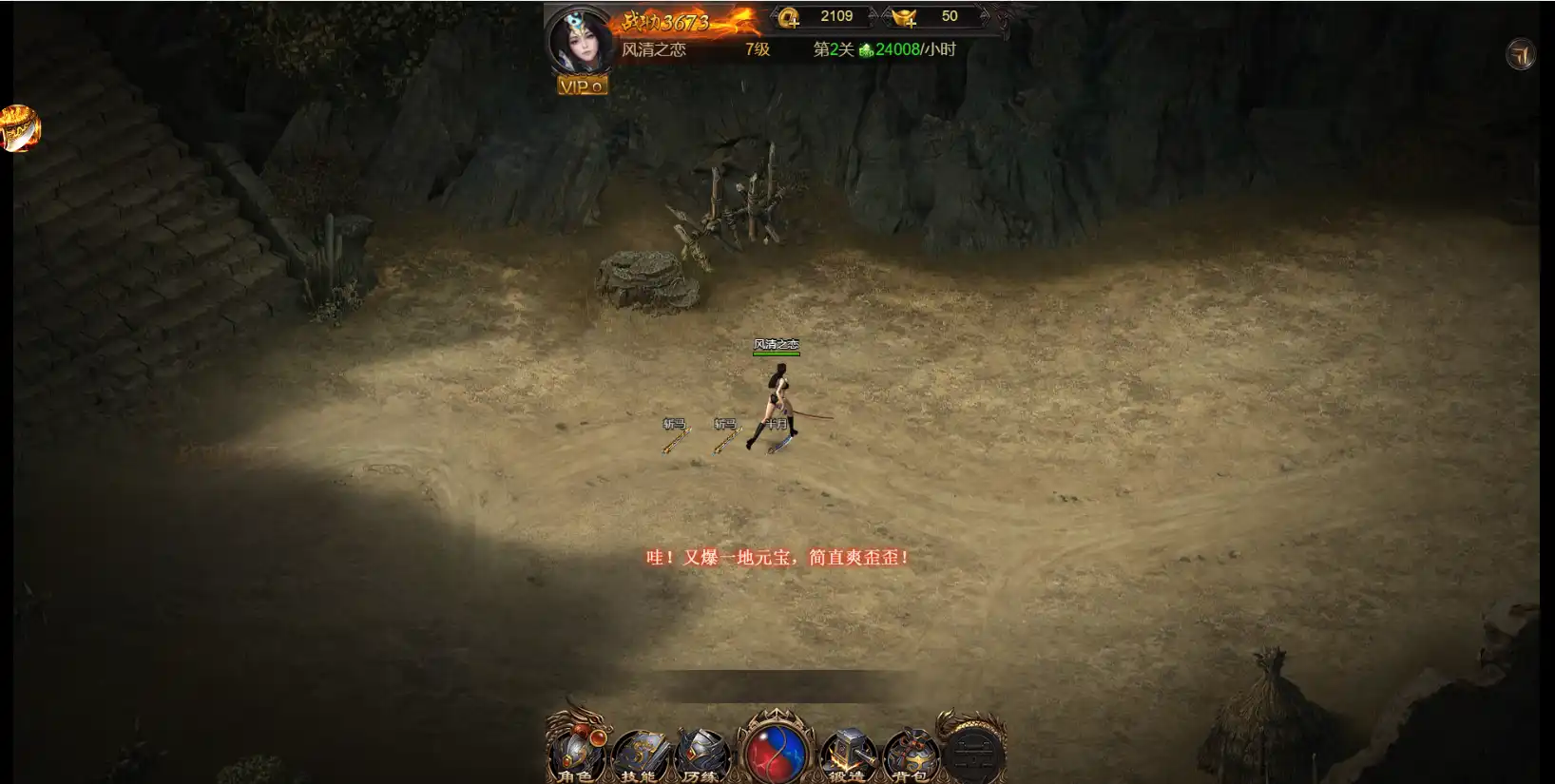Screen dimensions: 1555x784
Task: Open the 历练 training menu
Action: [701, 755]
